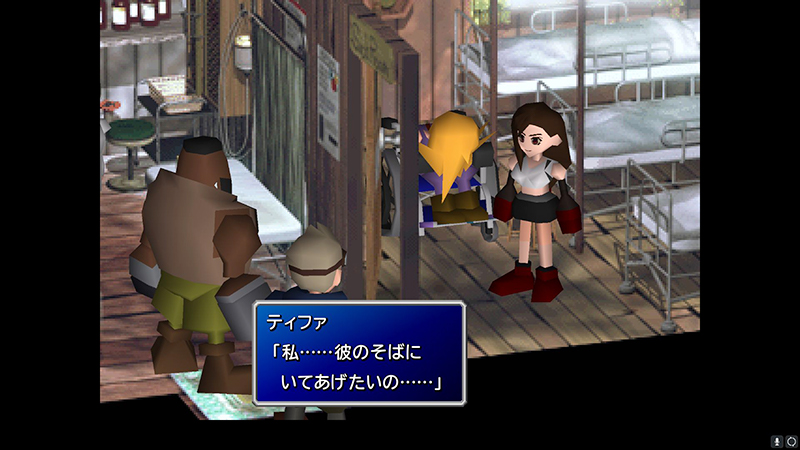Viewport: 800px width, 450px height.
Task: Click Tifa's blue dialogue window to continue
Action: coord(359,353)
